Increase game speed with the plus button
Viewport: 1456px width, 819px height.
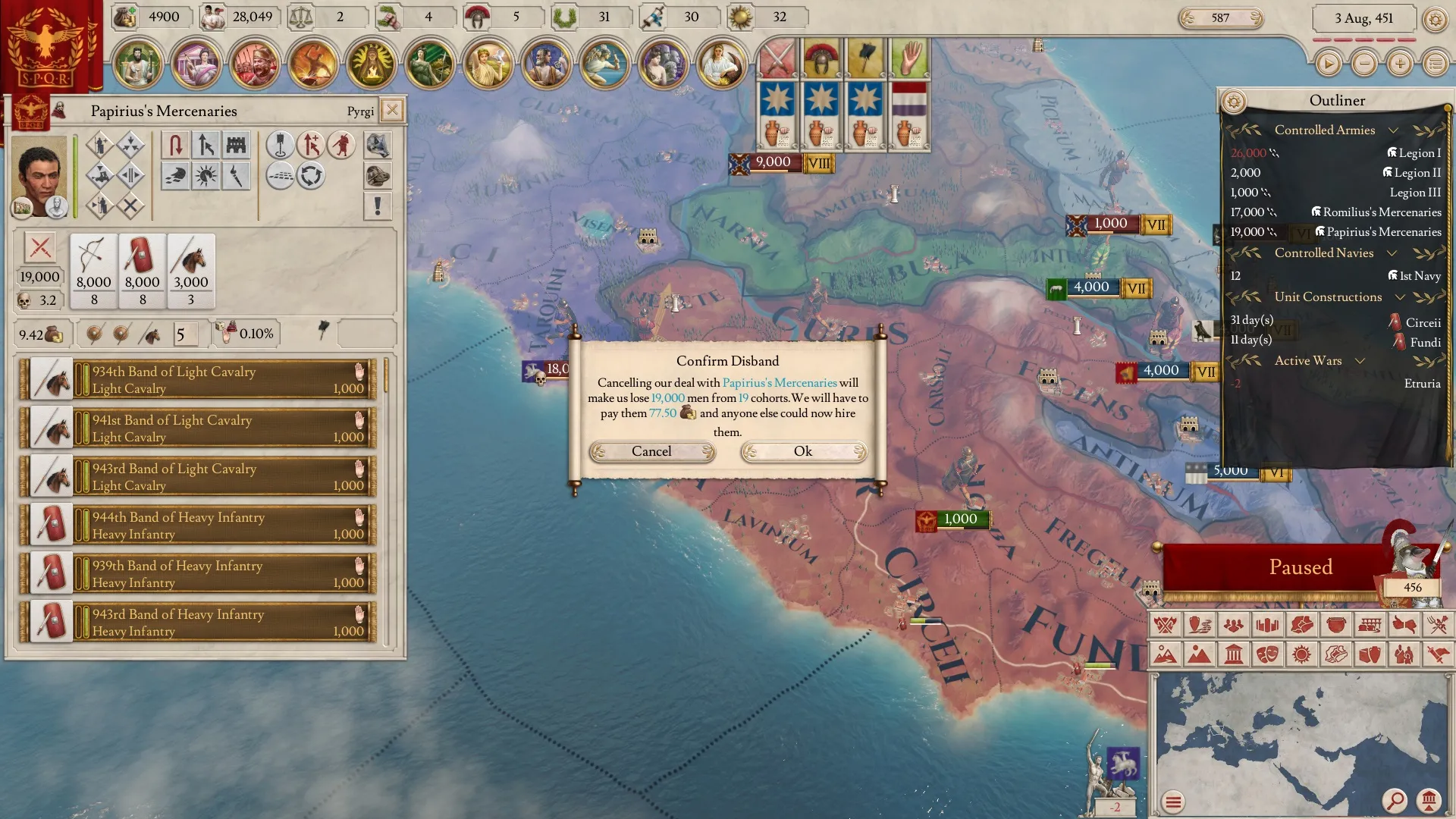1400,64
